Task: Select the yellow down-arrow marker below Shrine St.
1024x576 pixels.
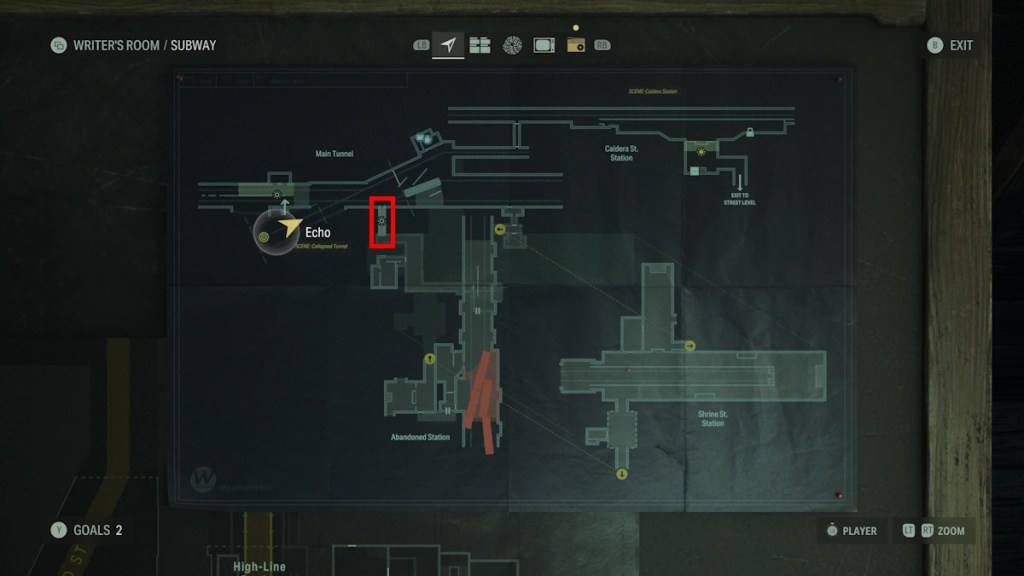Action: pyautogui.click(x=621, y=473)
